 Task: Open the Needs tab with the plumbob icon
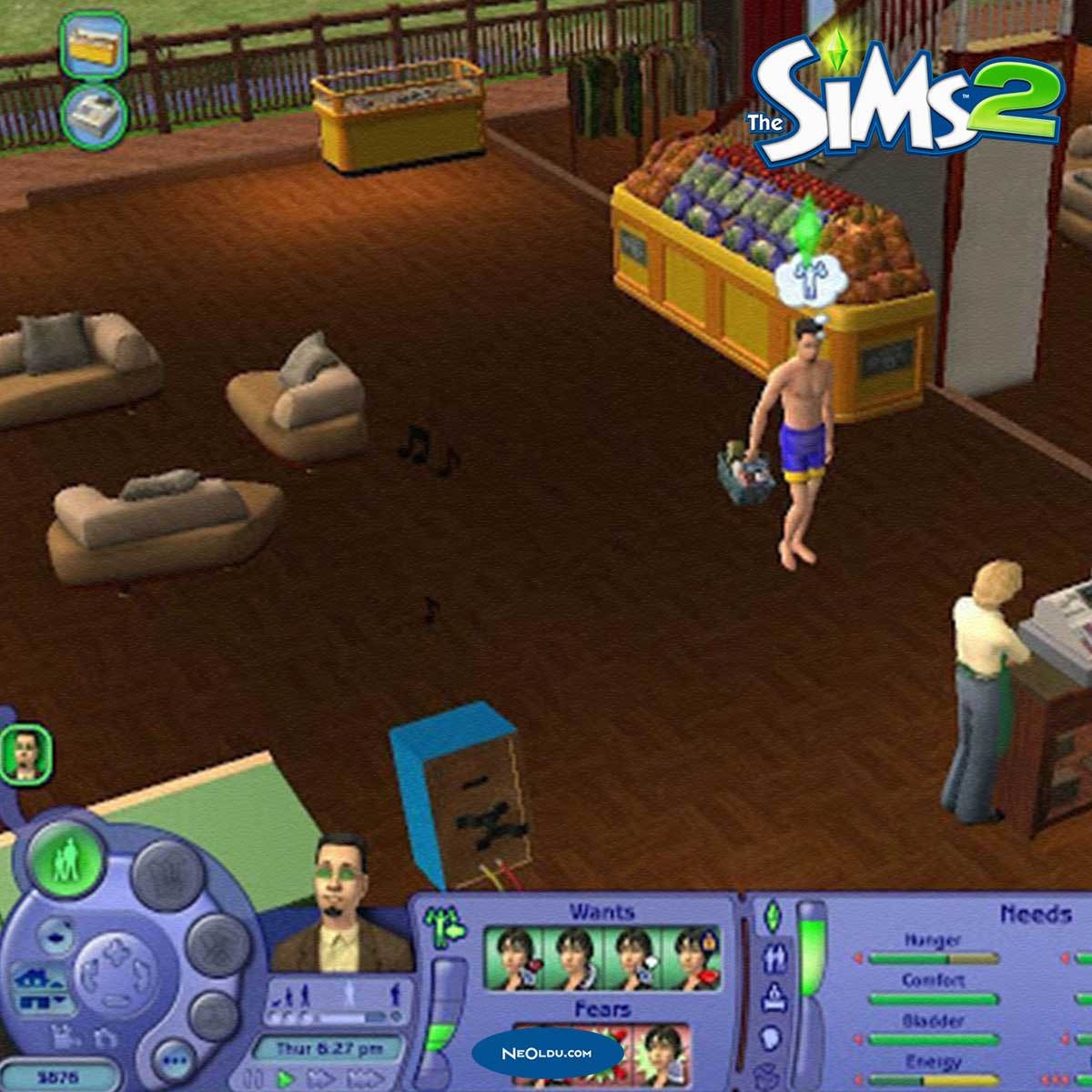pos(772,915)
